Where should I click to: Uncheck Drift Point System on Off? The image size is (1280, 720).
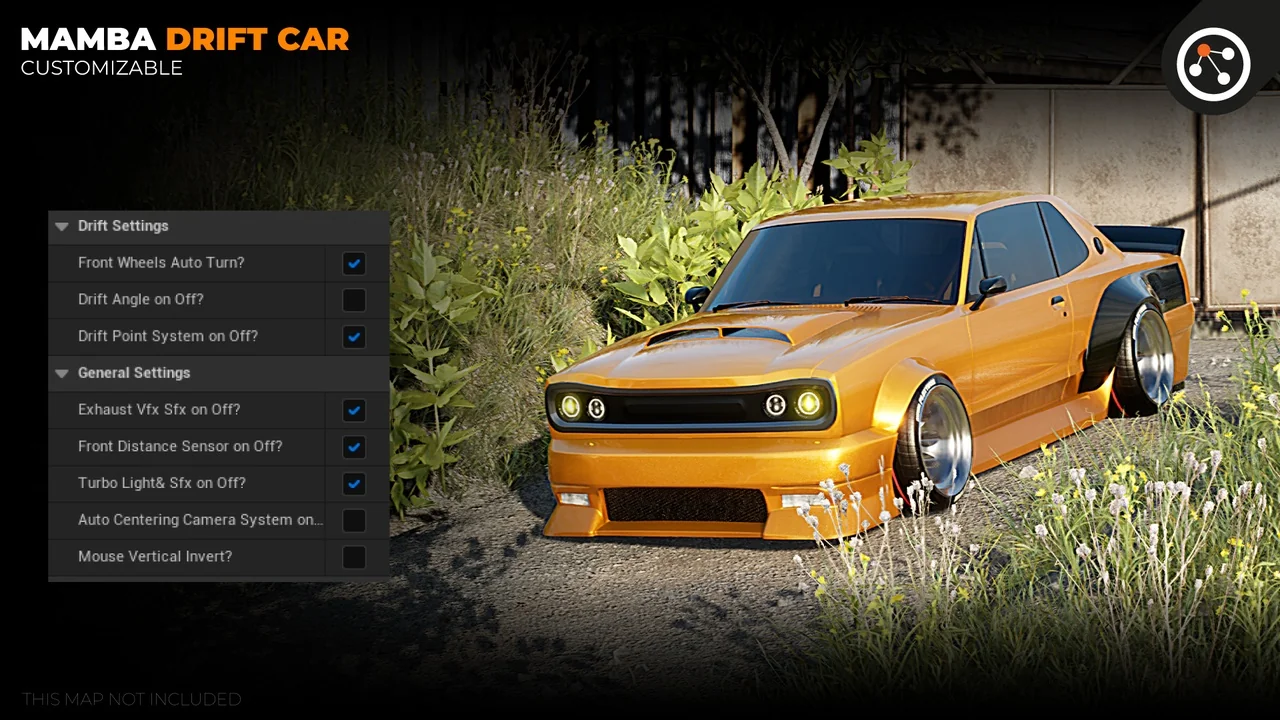pos(354,337)
